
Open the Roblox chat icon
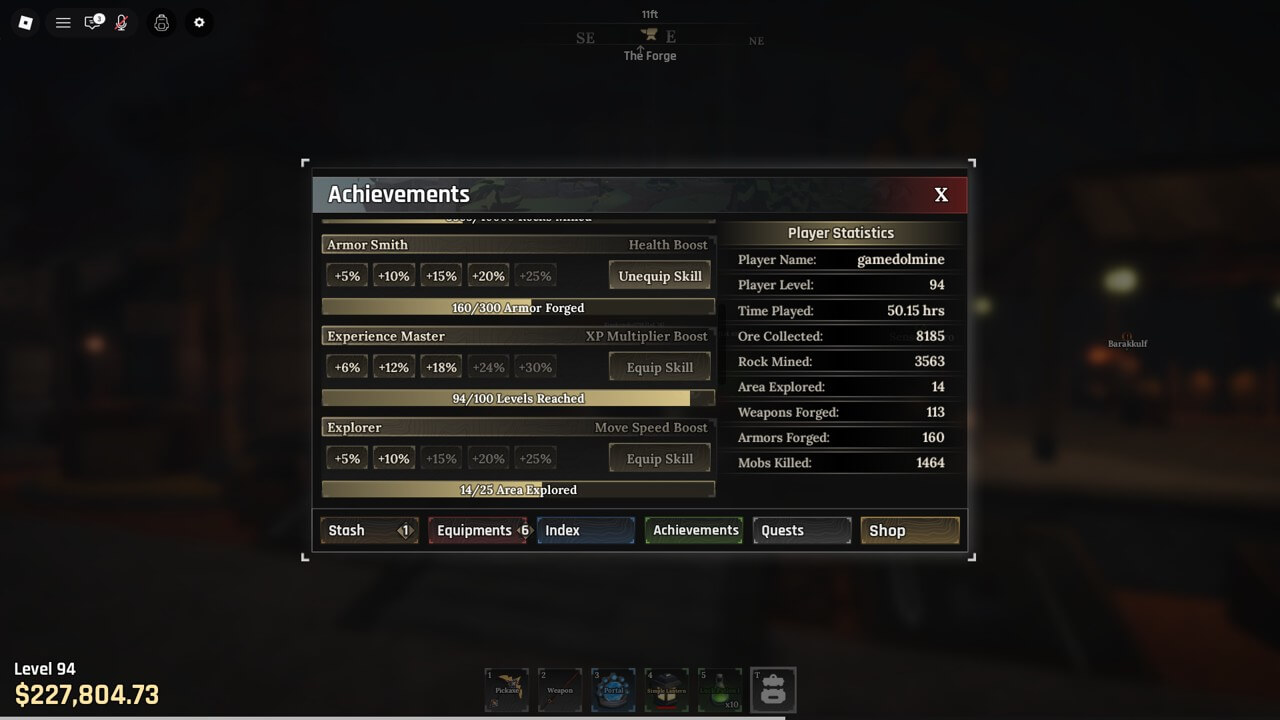93,22
